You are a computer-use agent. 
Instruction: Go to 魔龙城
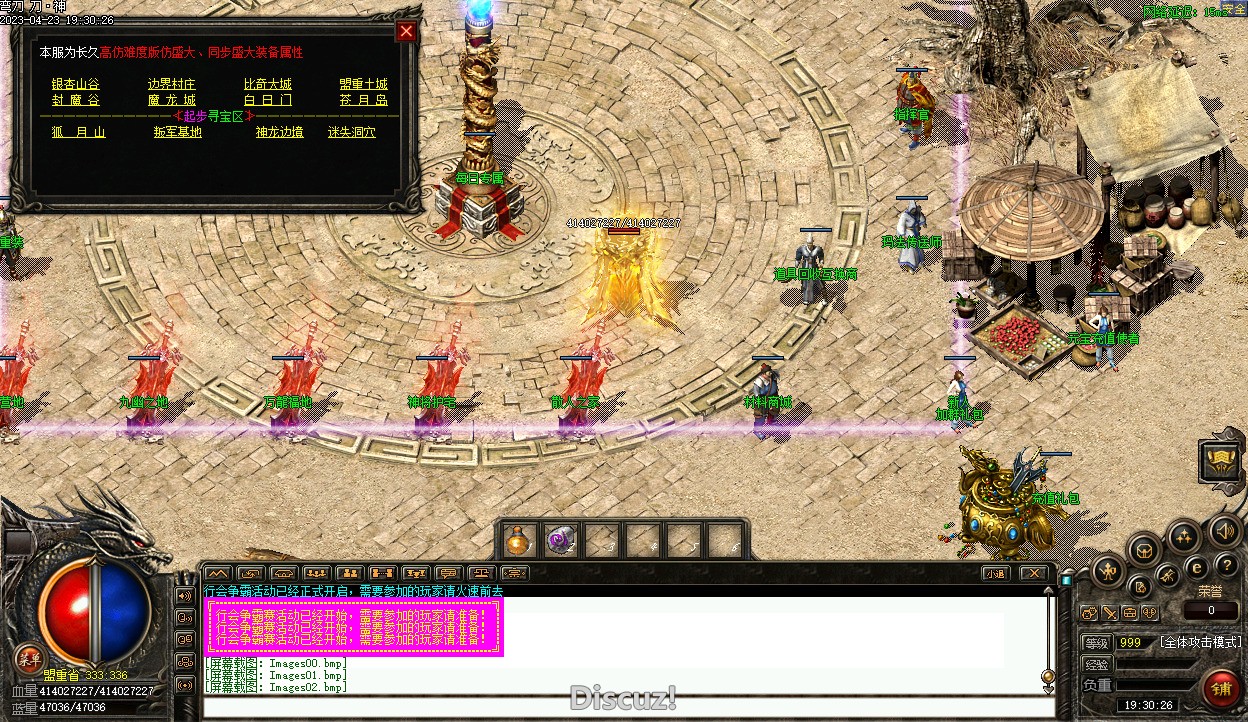coord(172,100)
